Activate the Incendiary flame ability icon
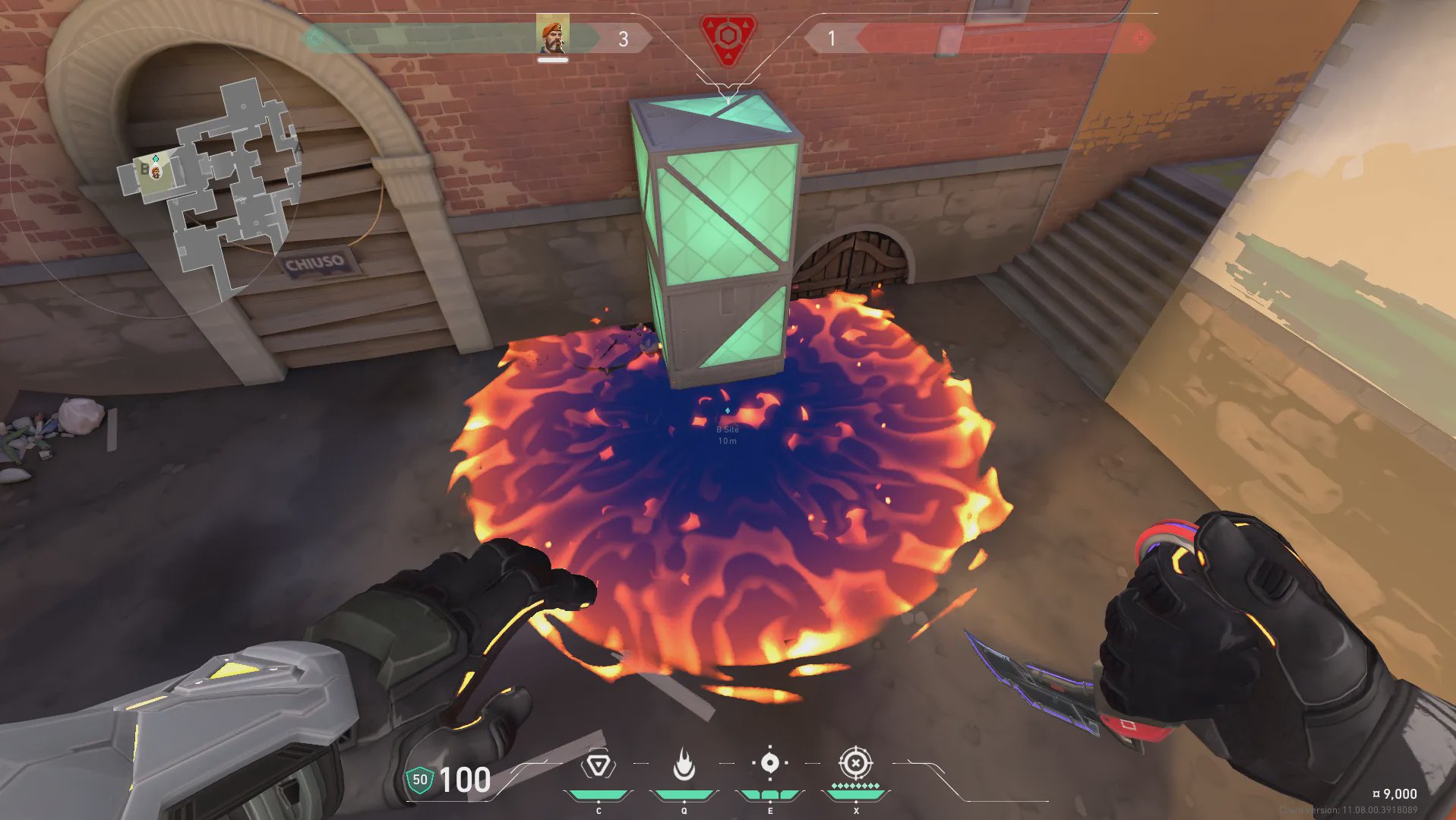The width and height of the screenshot is (1456, 820). point(684,765)
